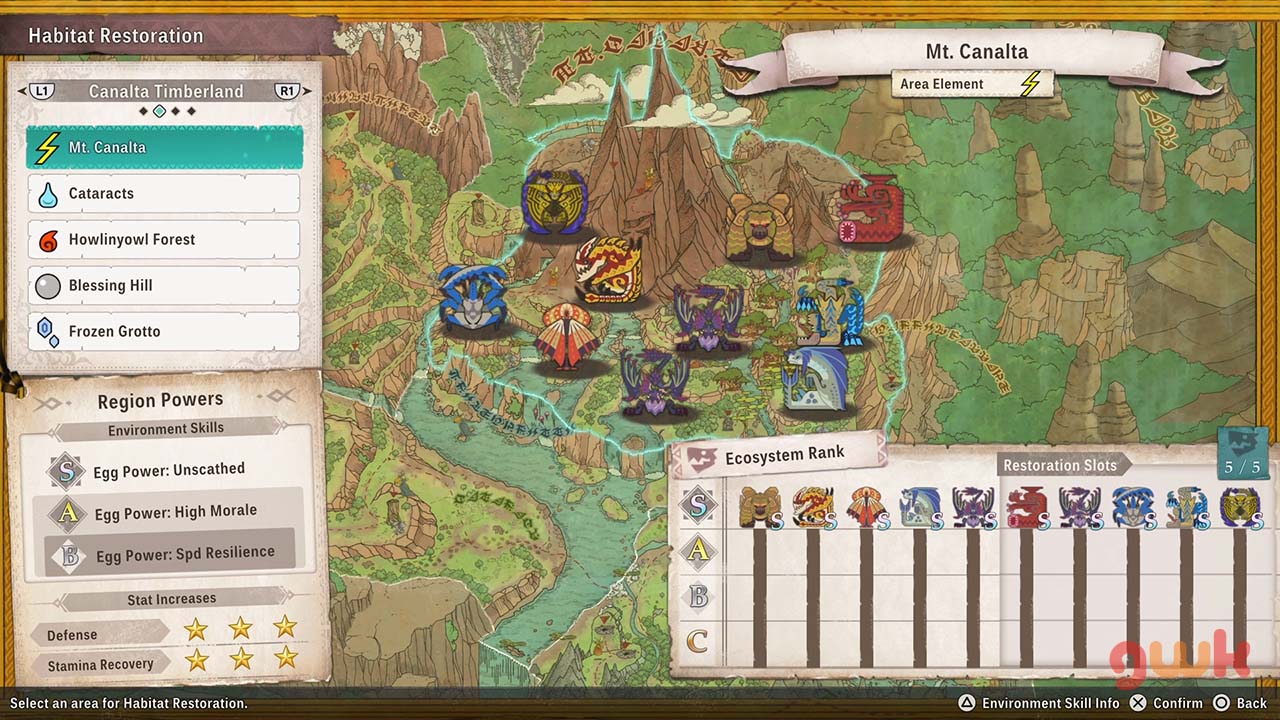Select the first monster in Ecosystem Rank
This screenshot has width=1280, height=720.
759,507
